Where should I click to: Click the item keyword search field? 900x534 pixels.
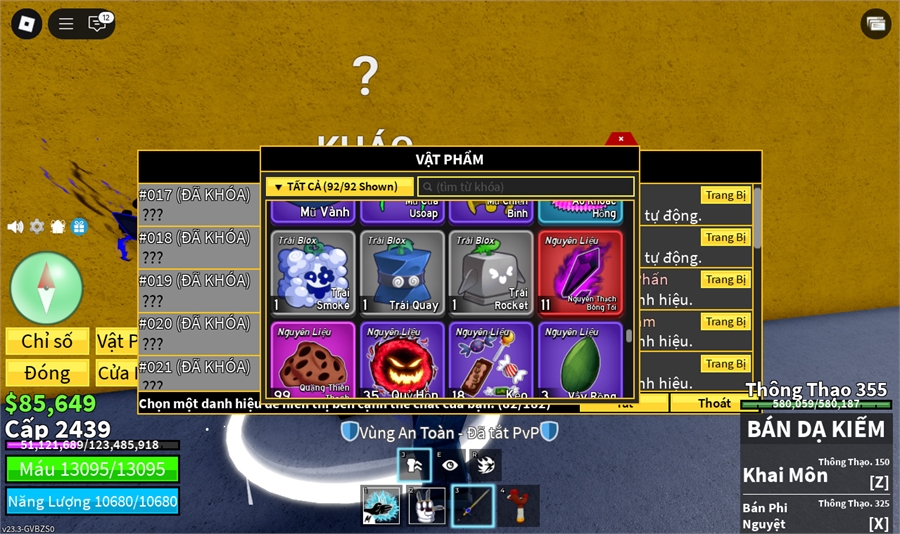[526, 187]
